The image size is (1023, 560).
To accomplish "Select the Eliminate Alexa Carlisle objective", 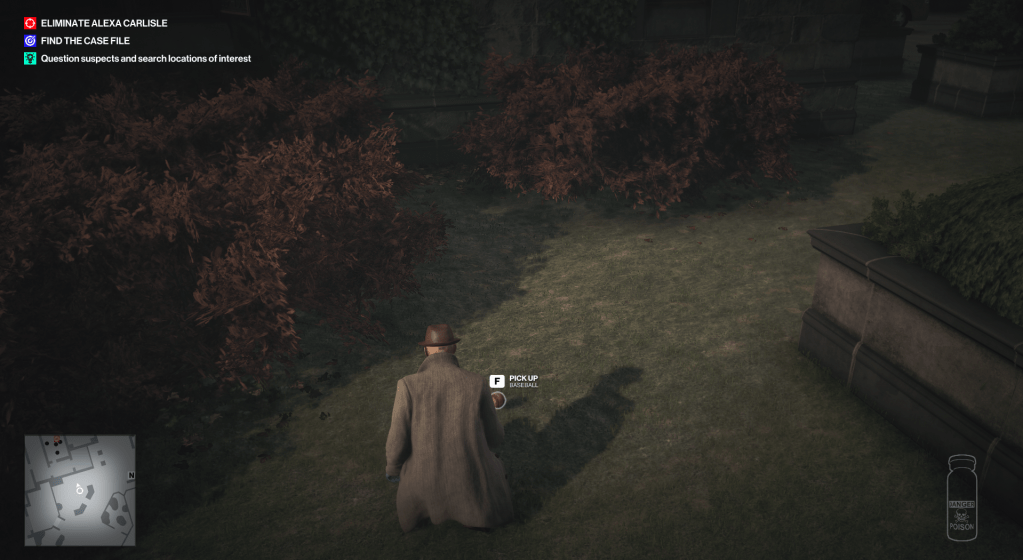I will (103, 23).
